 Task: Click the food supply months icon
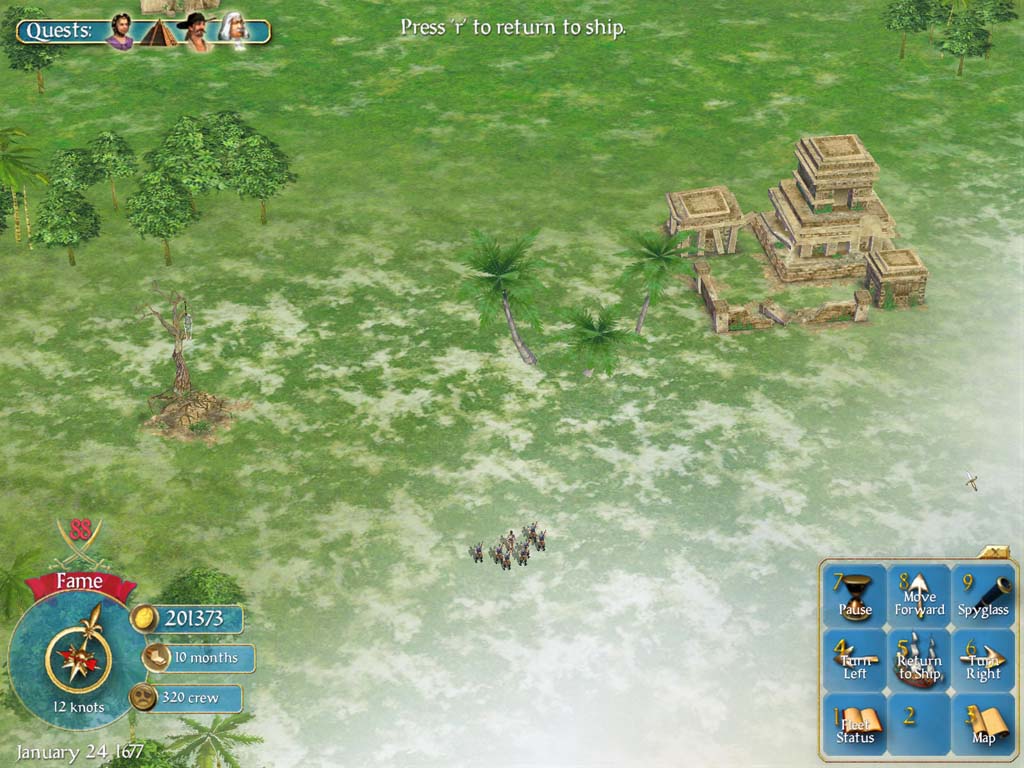tap(155, 658)
